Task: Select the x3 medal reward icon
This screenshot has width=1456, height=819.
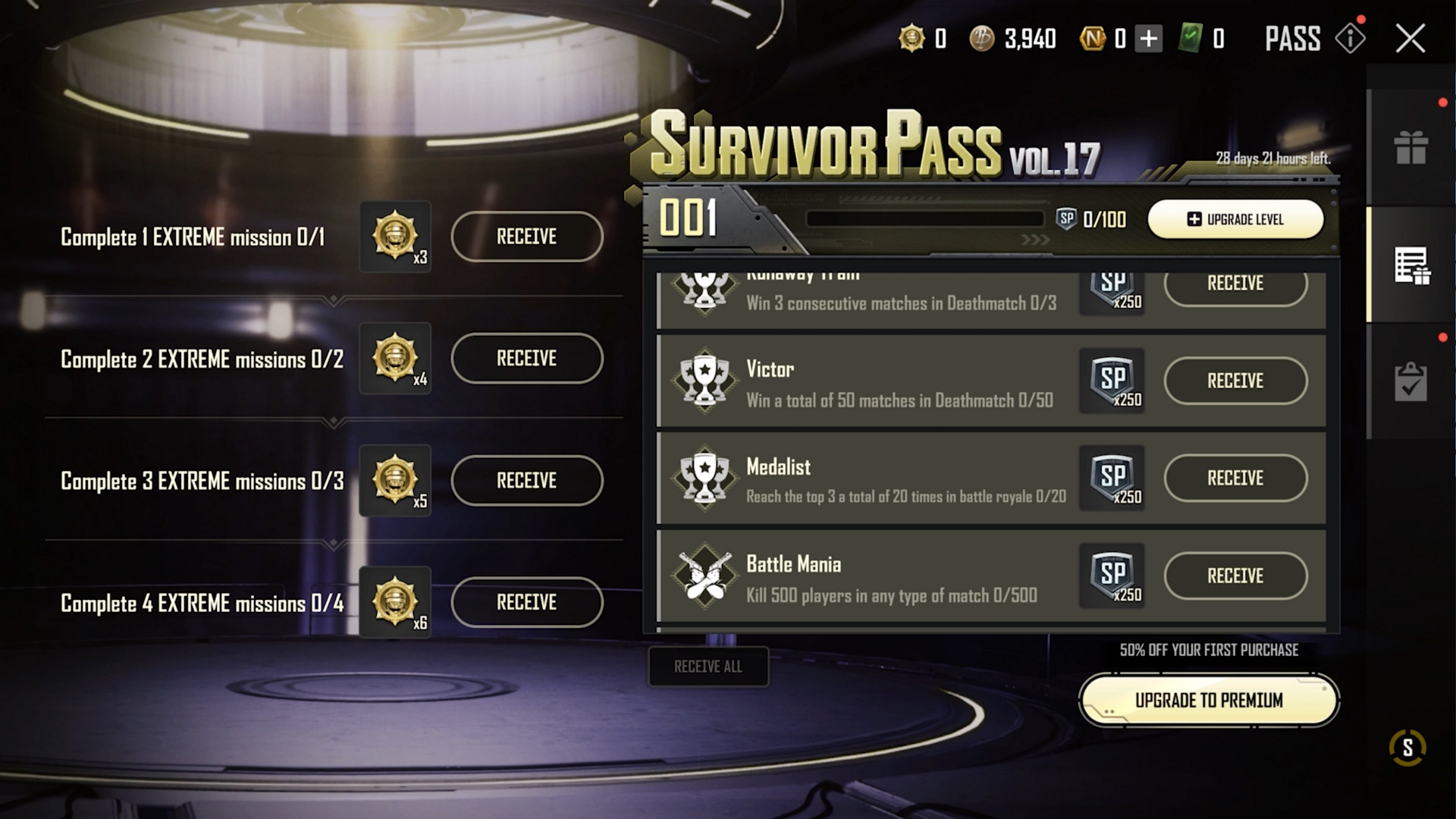Action: (395, 237)
